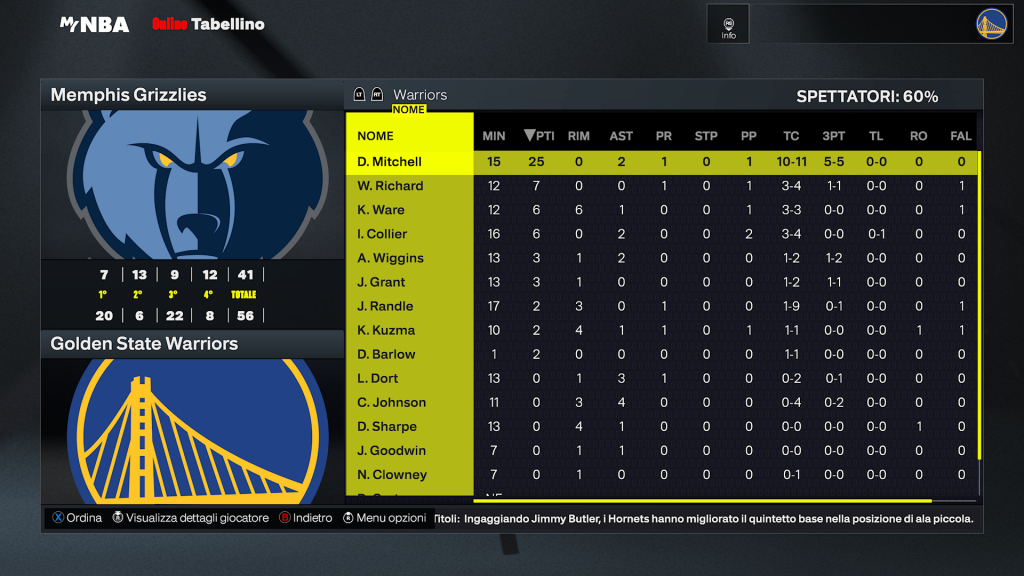The width and height of the screenshot is (1024, 576).
Task: Sort players by the MIN column header
Action: pyautogui.click(x=494, y=136)
